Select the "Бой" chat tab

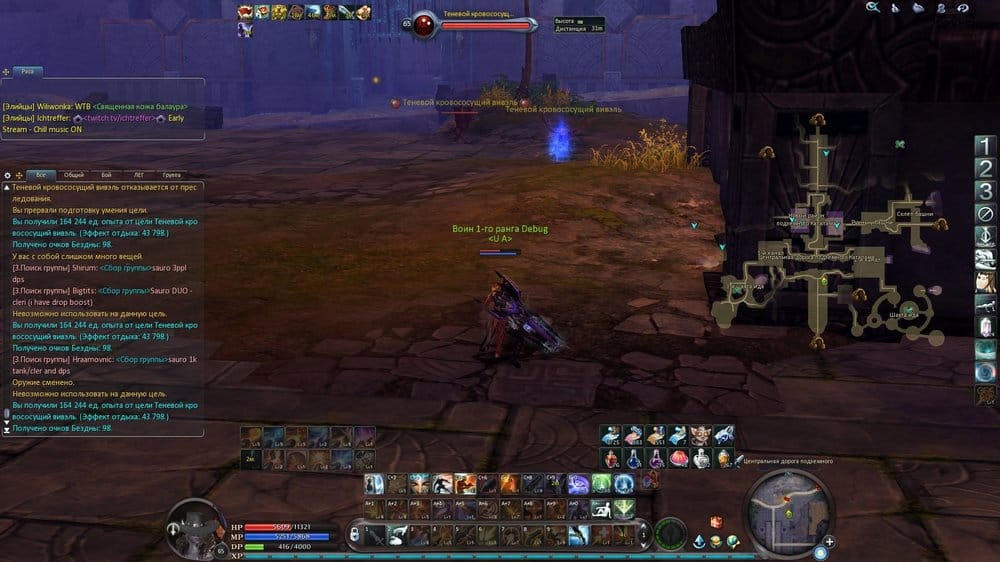pyautogui.click(x=107, y=174)
